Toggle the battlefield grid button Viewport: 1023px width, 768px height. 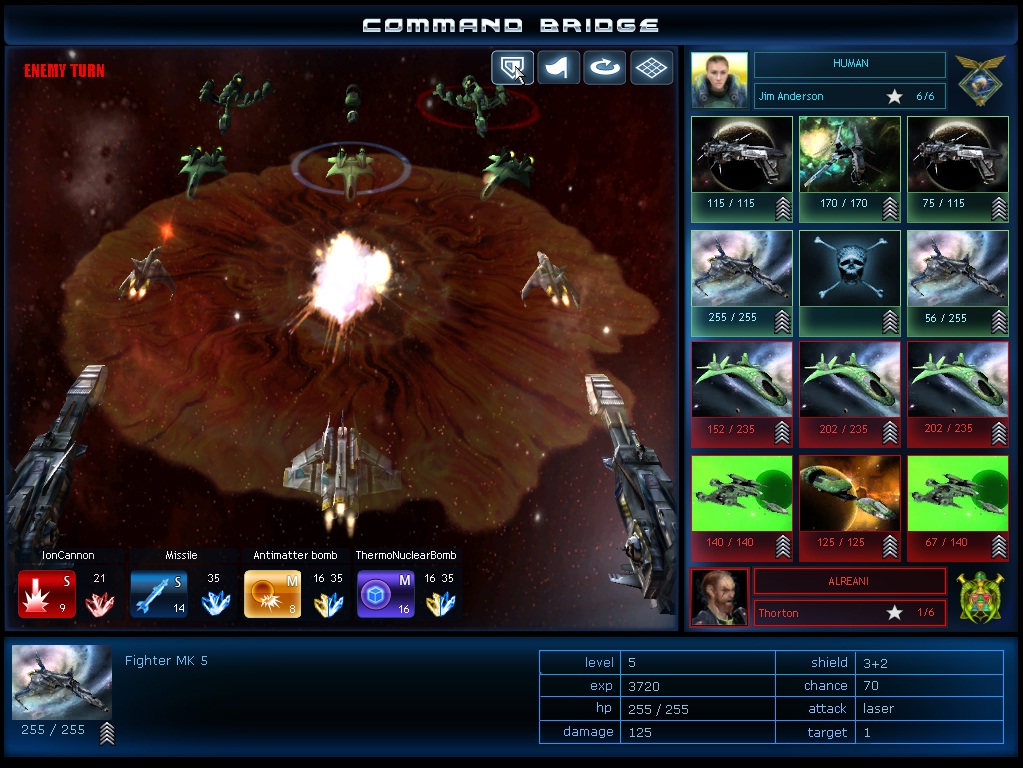click(x=651, y=68)
